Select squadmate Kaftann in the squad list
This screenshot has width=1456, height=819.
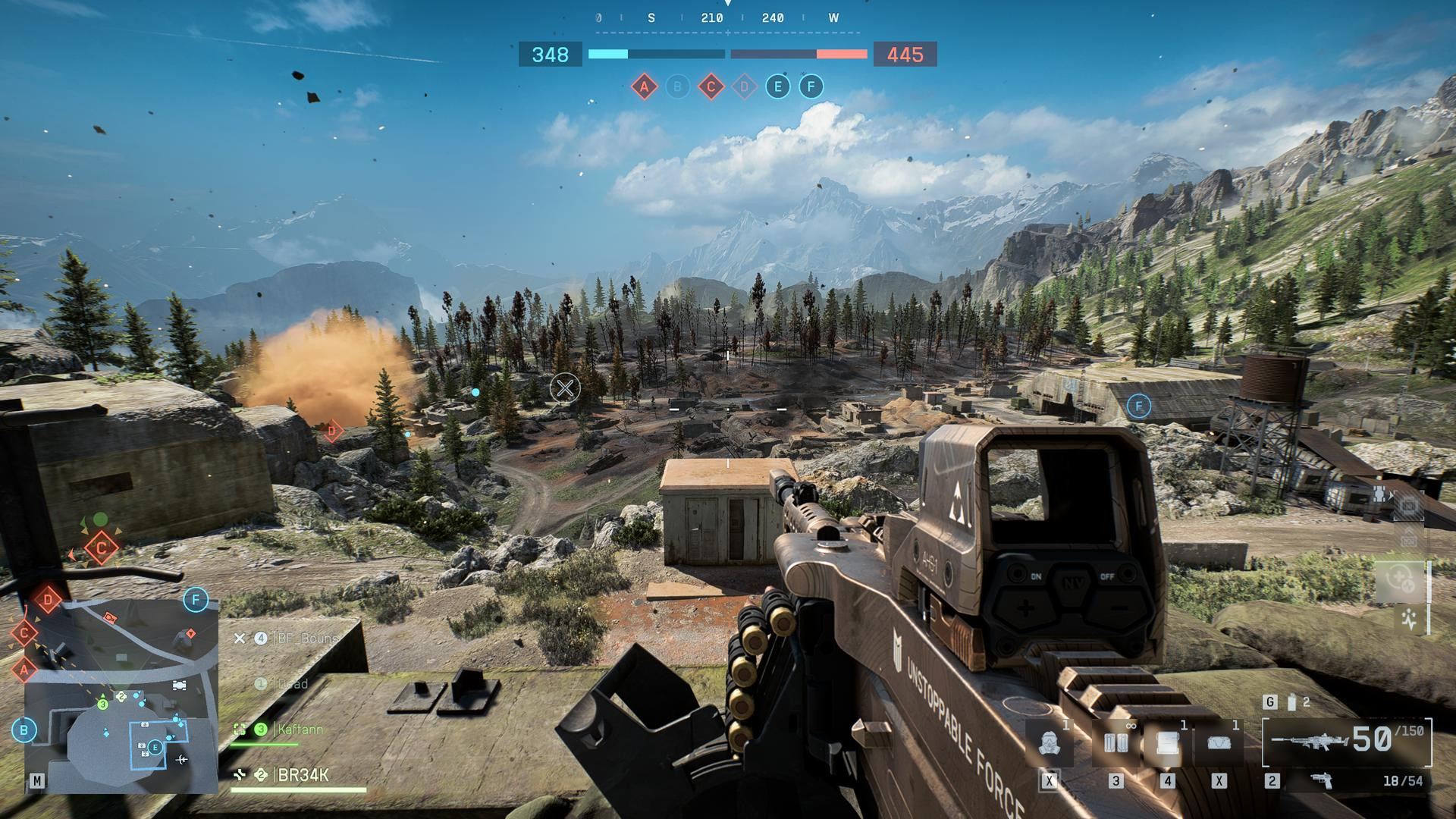(300, 730)
